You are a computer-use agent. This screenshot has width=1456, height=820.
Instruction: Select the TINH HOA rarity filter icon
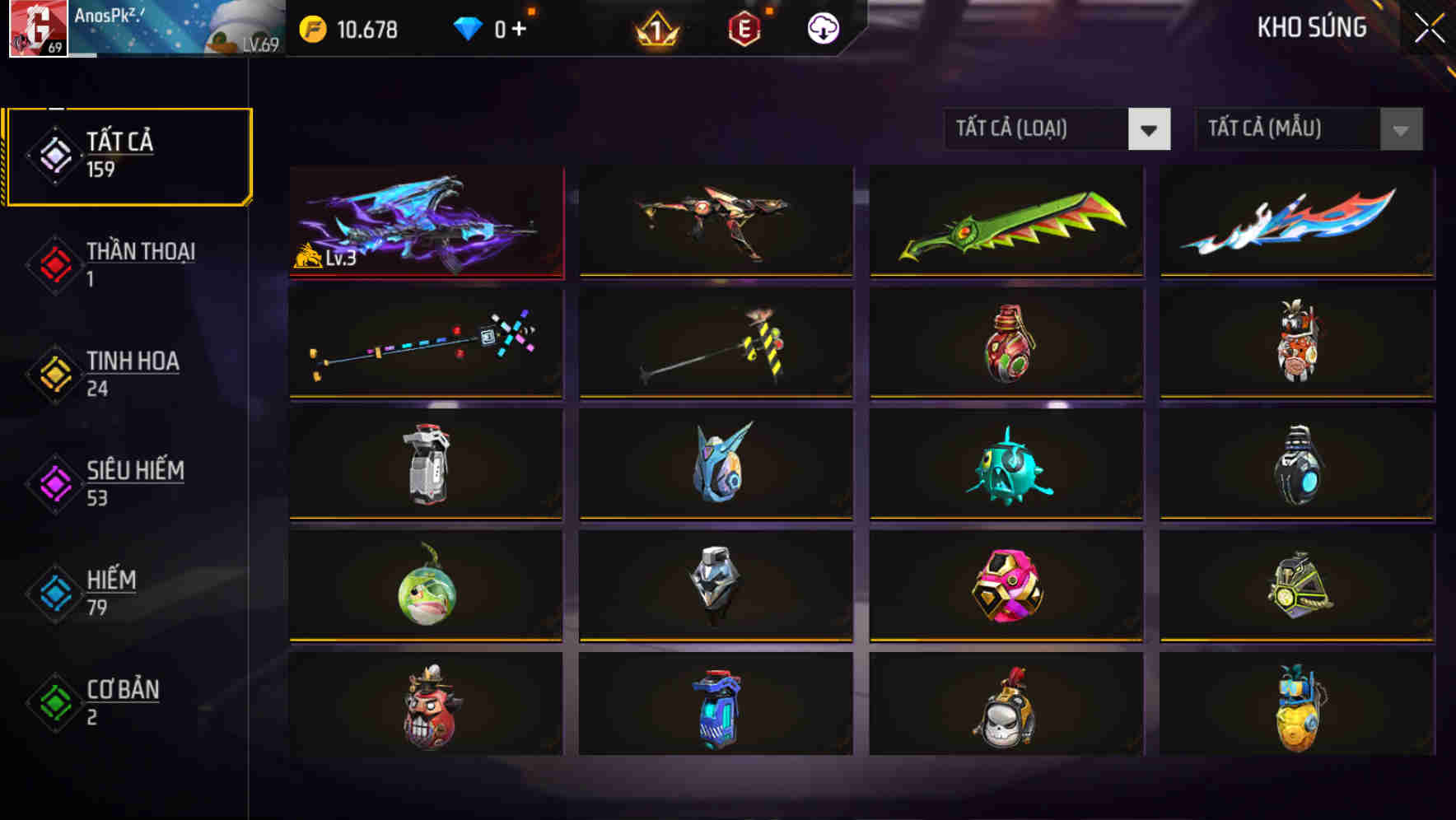tap(53, 372)
